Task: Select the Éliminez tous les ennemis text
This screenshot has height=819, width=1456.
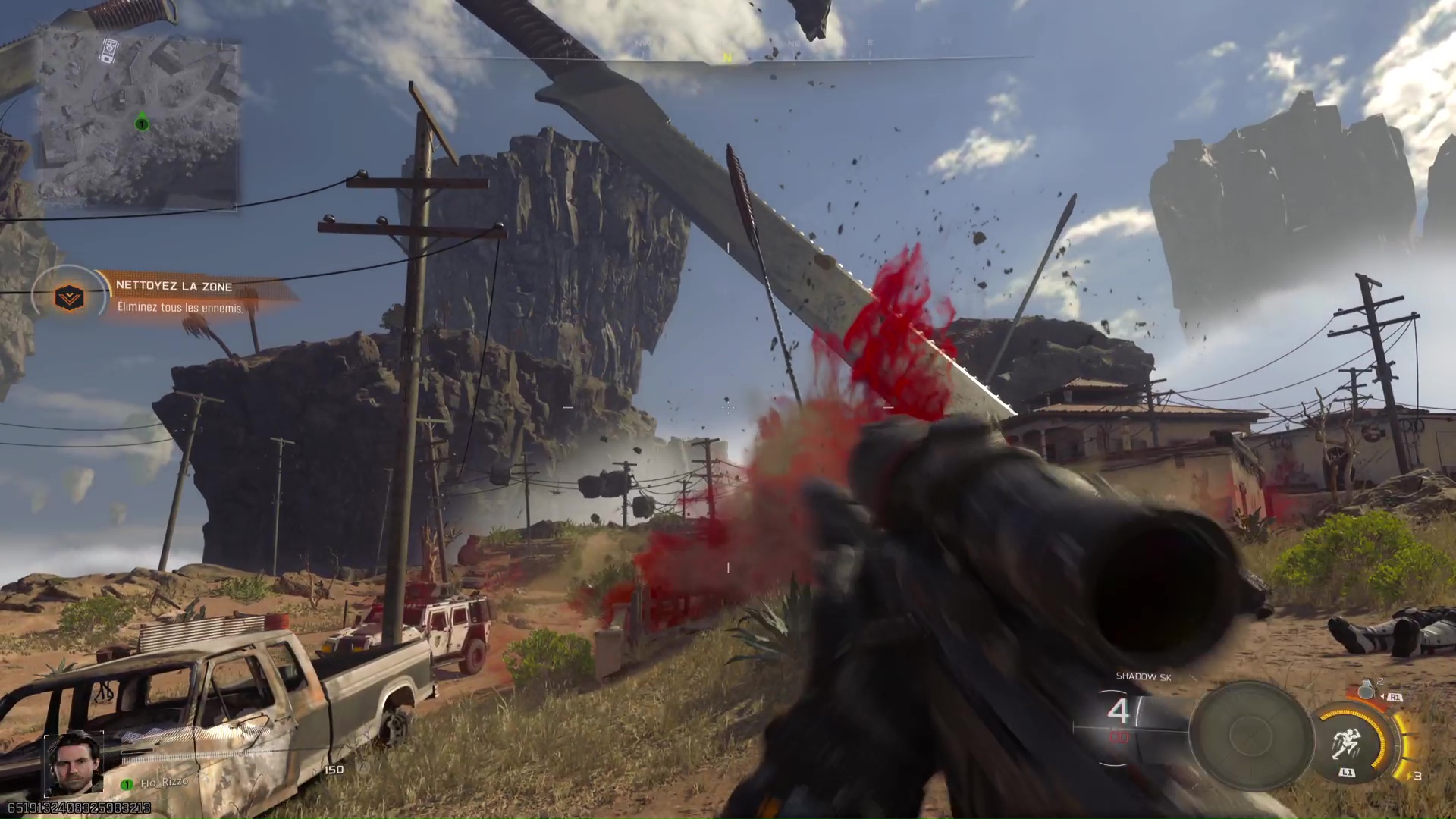Action: [180, 308]
